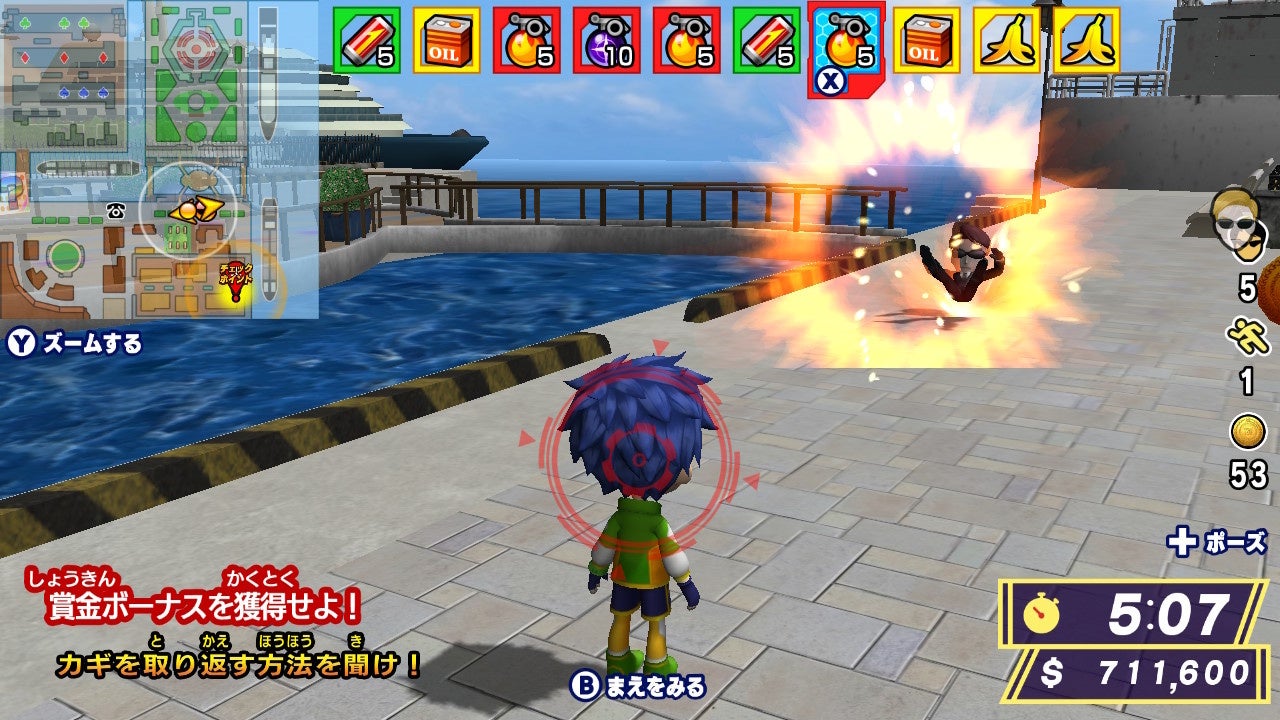Select the purple bomb item with 10
1280x720 pixels.
[x=606, y=41]
